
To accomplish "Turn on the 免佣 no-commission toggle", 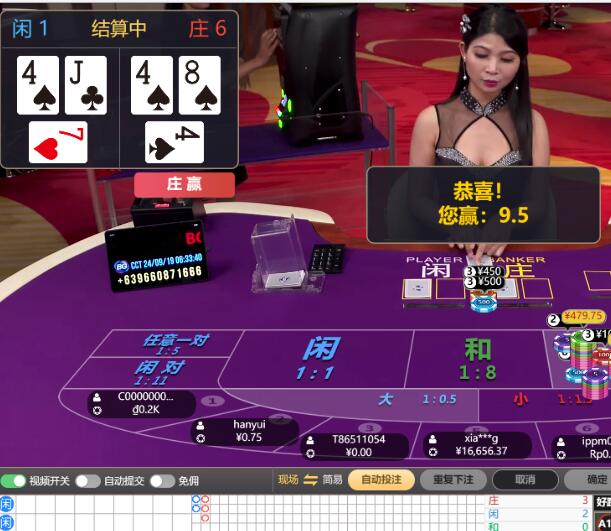I will 162,481.
